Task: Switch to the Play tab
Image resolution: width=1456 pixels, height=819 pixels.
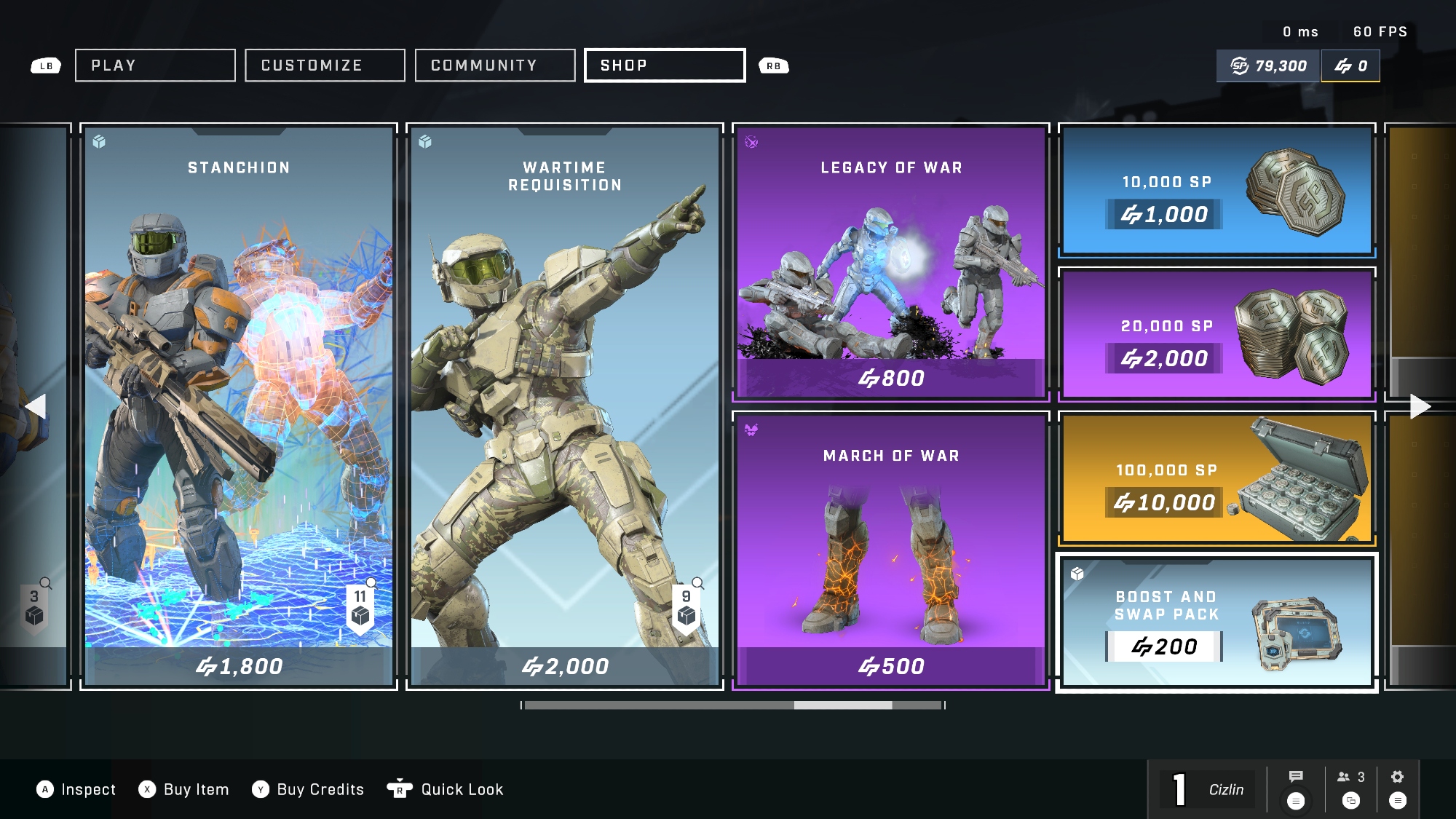Action: point(155,66)
